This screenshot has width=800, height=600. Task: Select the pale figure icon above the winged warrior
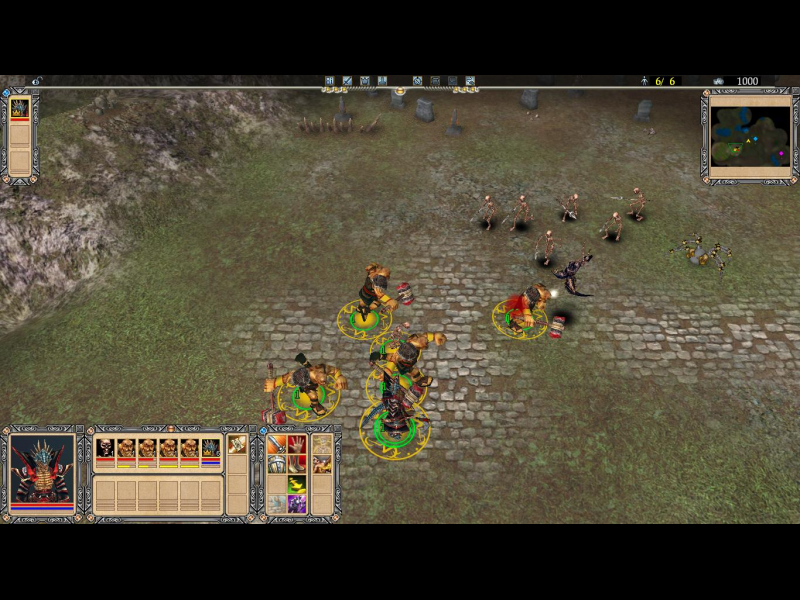click(322, 444)
